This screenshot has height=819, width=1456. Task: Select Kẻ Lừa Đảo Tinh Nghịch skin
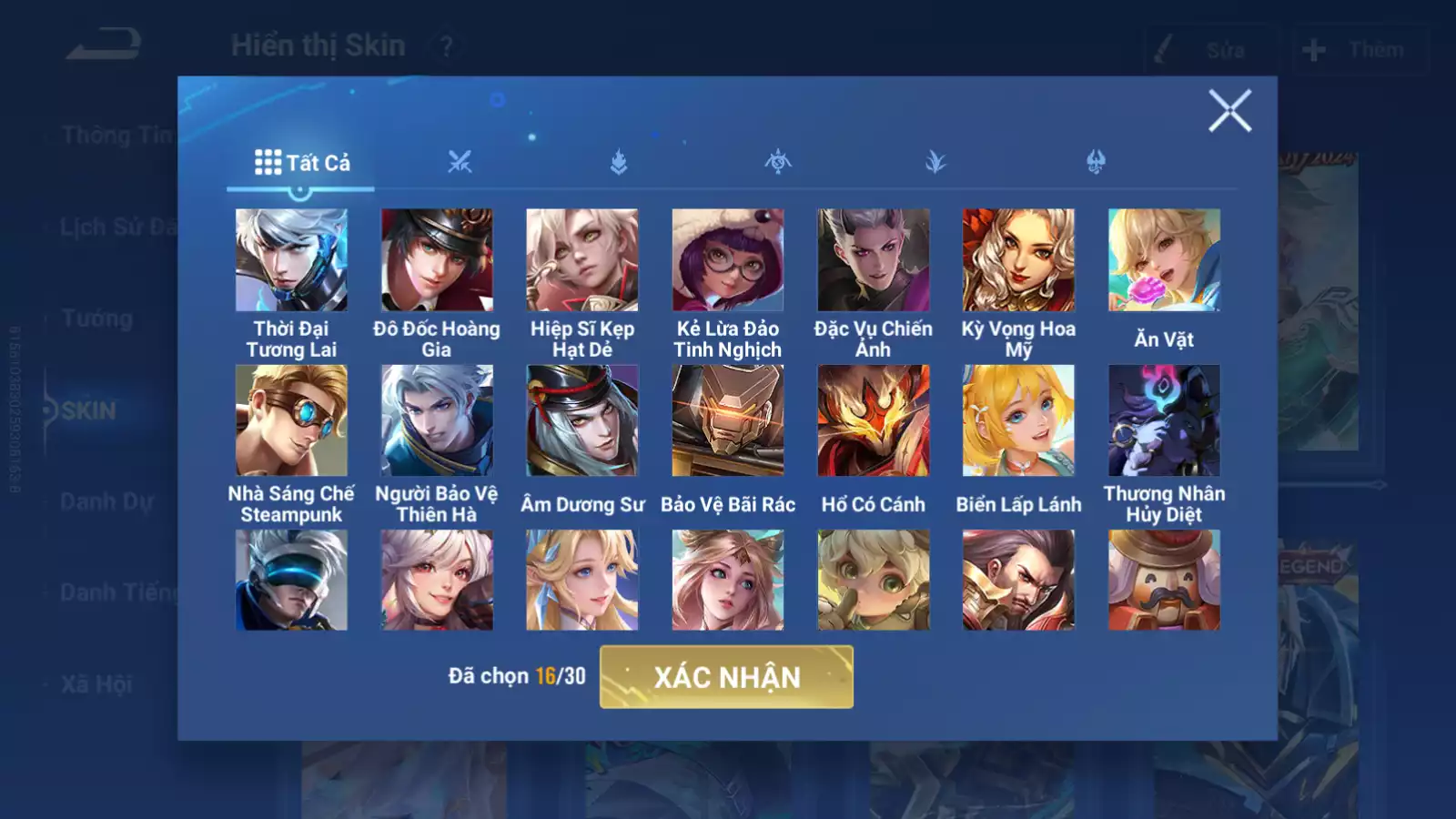coord(728,260)
